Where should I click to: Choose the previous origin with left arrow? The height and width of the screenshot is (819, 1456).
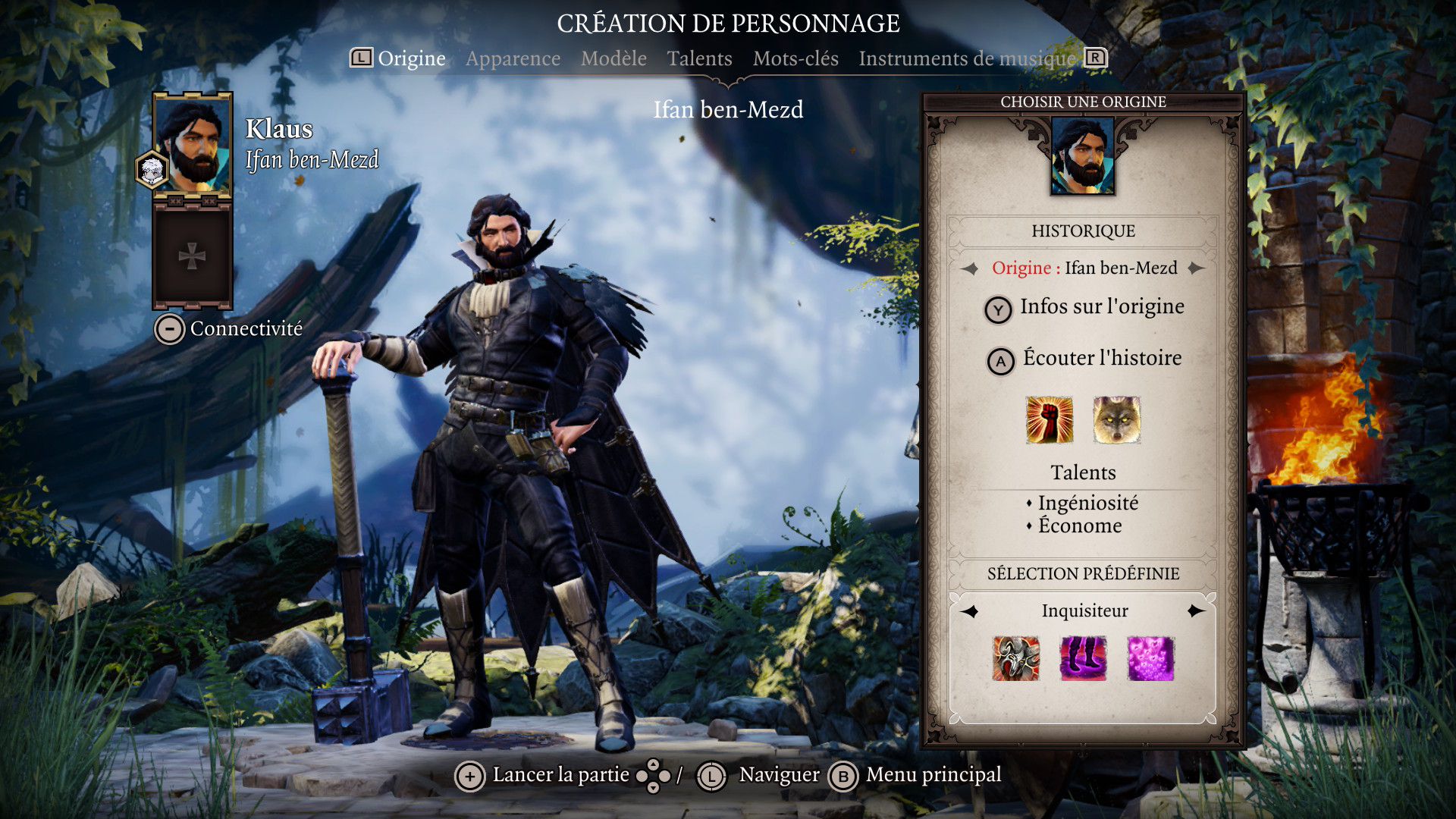click(x=969, y=268)
